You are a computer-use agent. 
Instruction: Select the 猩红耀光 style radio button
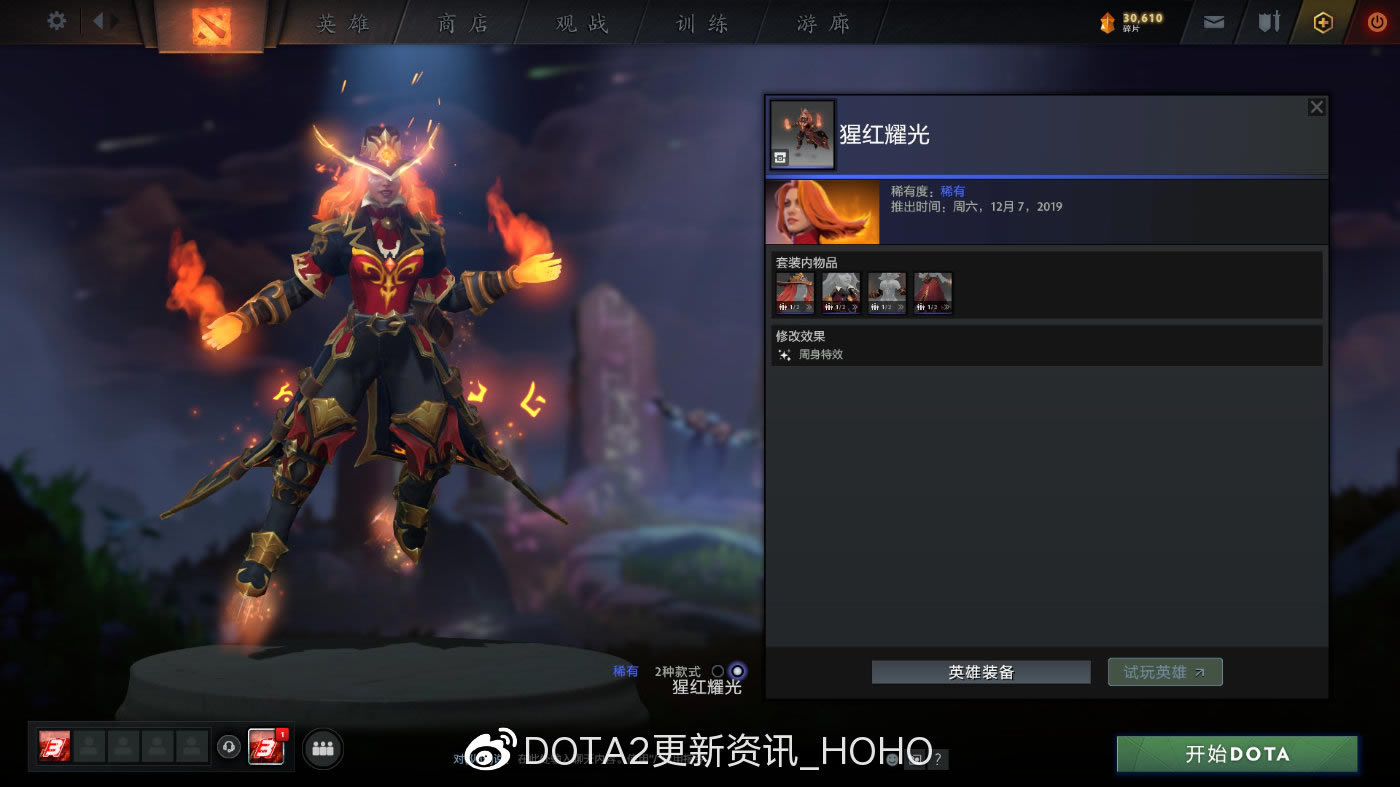point(737,671)
